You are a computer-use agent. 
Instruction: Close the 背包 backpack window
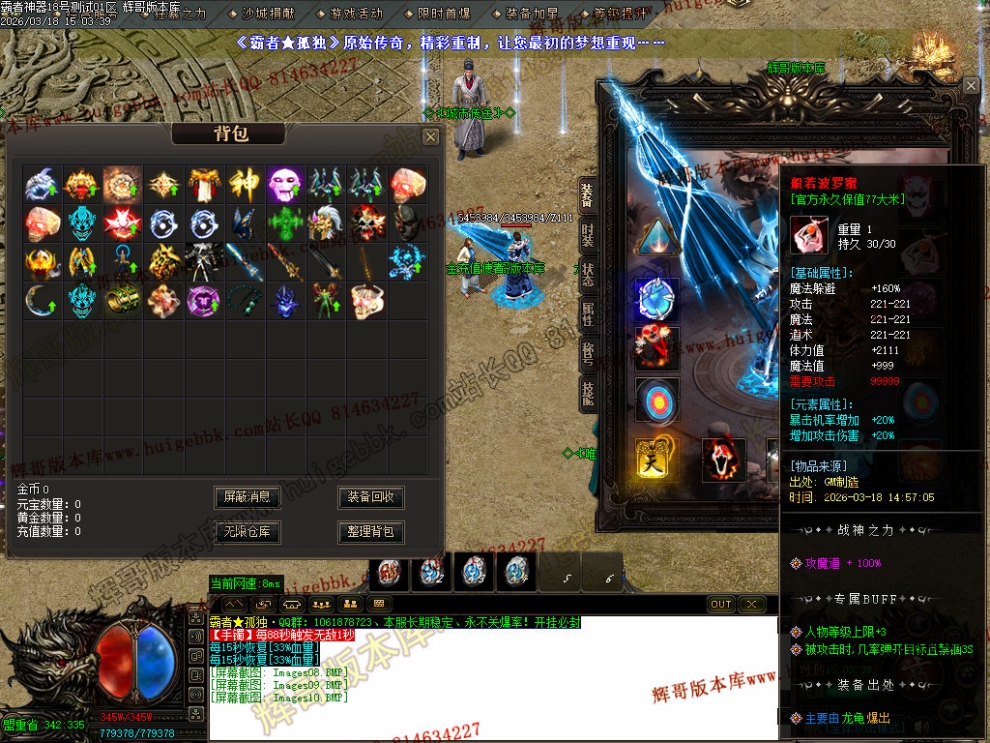tap(430, 137)
